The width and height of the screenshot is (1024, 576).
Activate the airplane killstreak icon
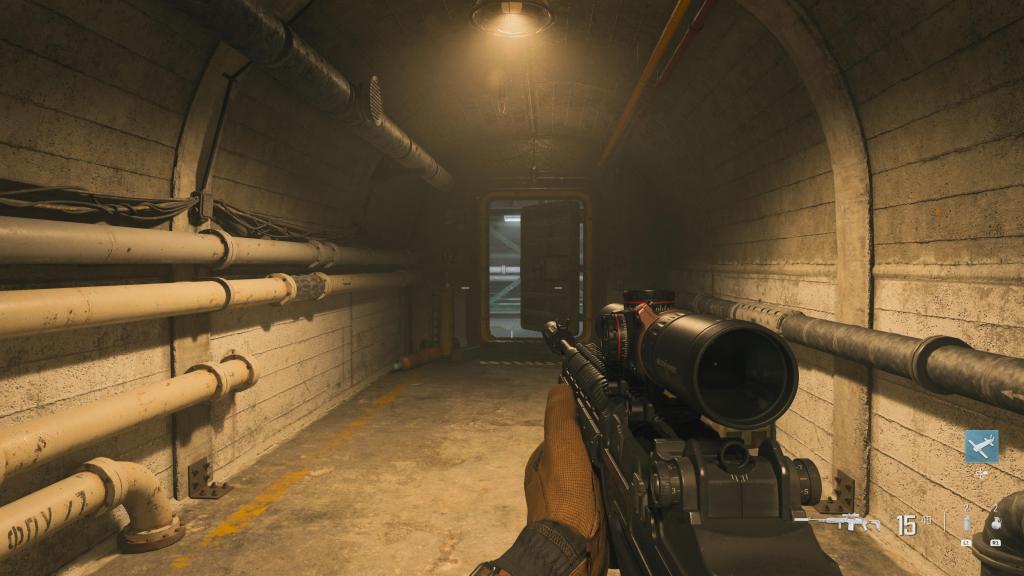981,446
